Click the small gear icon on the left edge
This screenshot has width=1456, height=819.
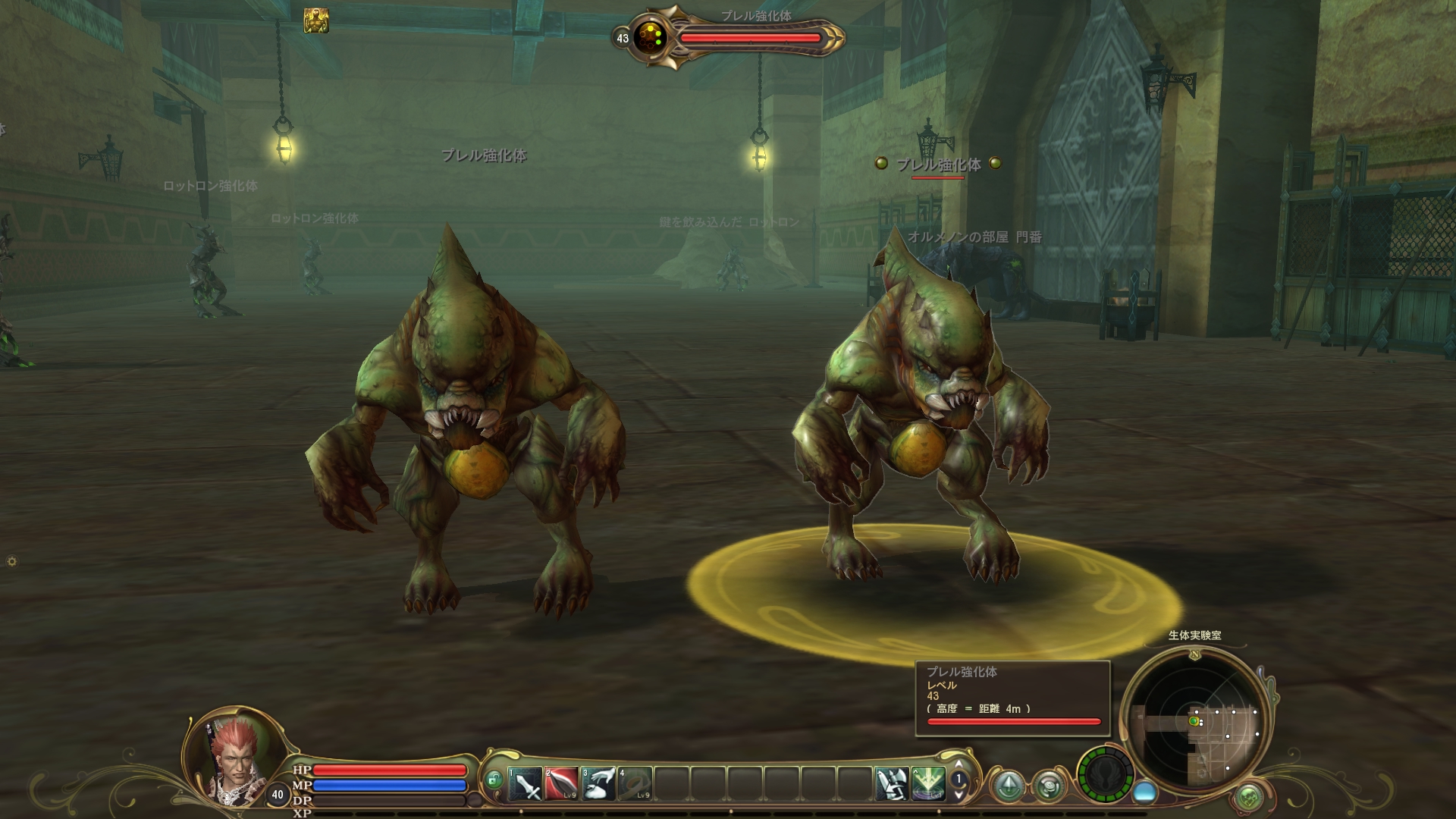(11, 561)
